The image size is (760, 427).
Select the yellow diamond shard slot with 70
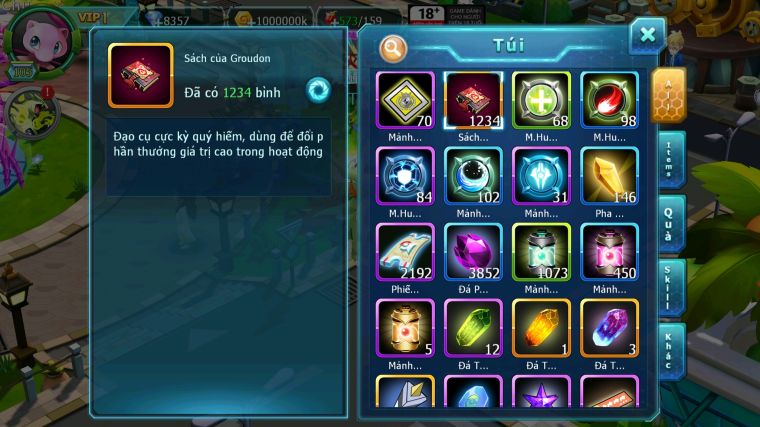405,100
